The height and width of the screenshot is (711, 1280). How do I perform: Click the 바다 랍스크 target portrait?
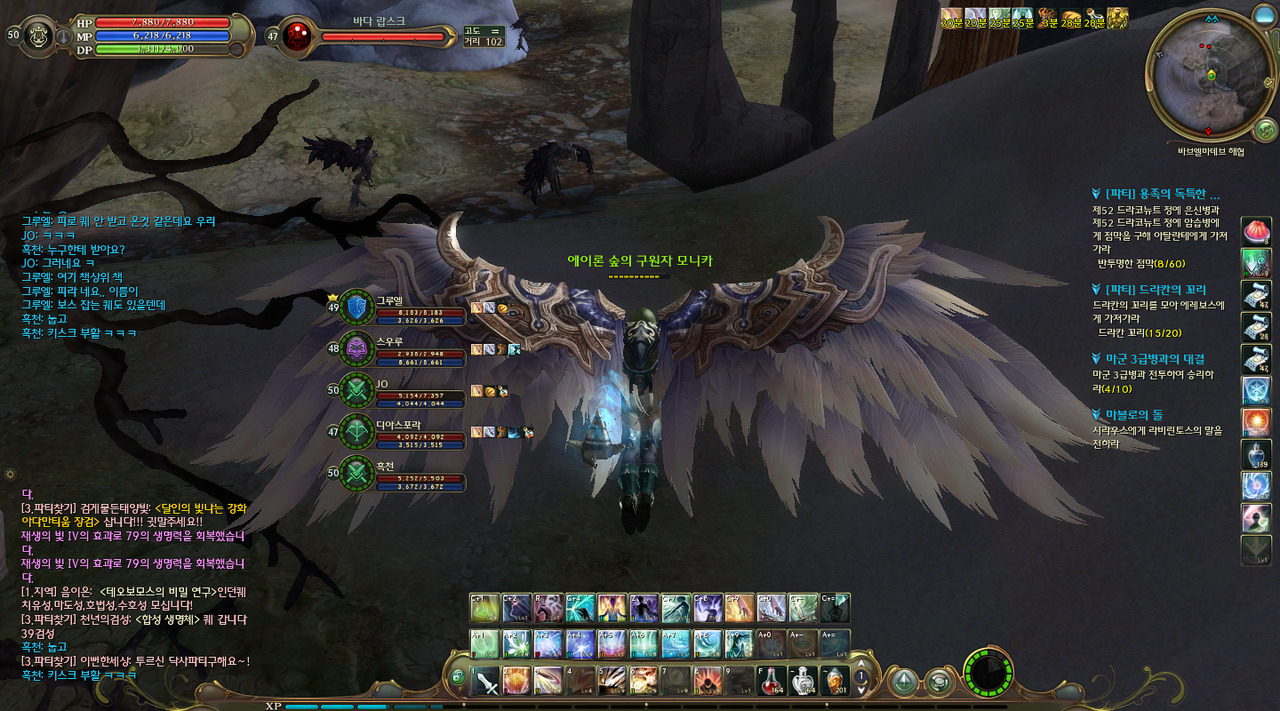point(296,36)
